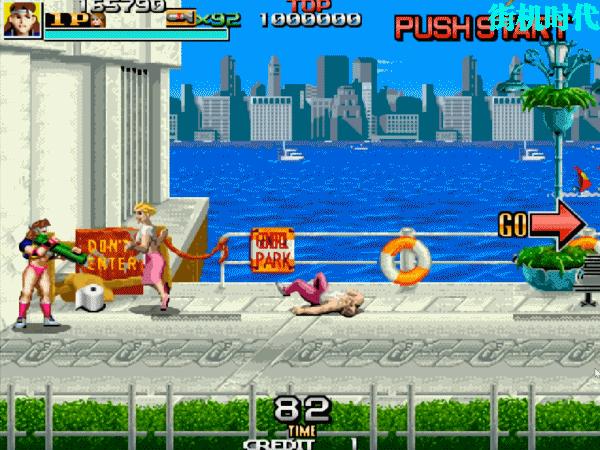Click the player one character portrait
Viewport: 600px width, 450px height.
pyautogui.click(x=21, y=19)
